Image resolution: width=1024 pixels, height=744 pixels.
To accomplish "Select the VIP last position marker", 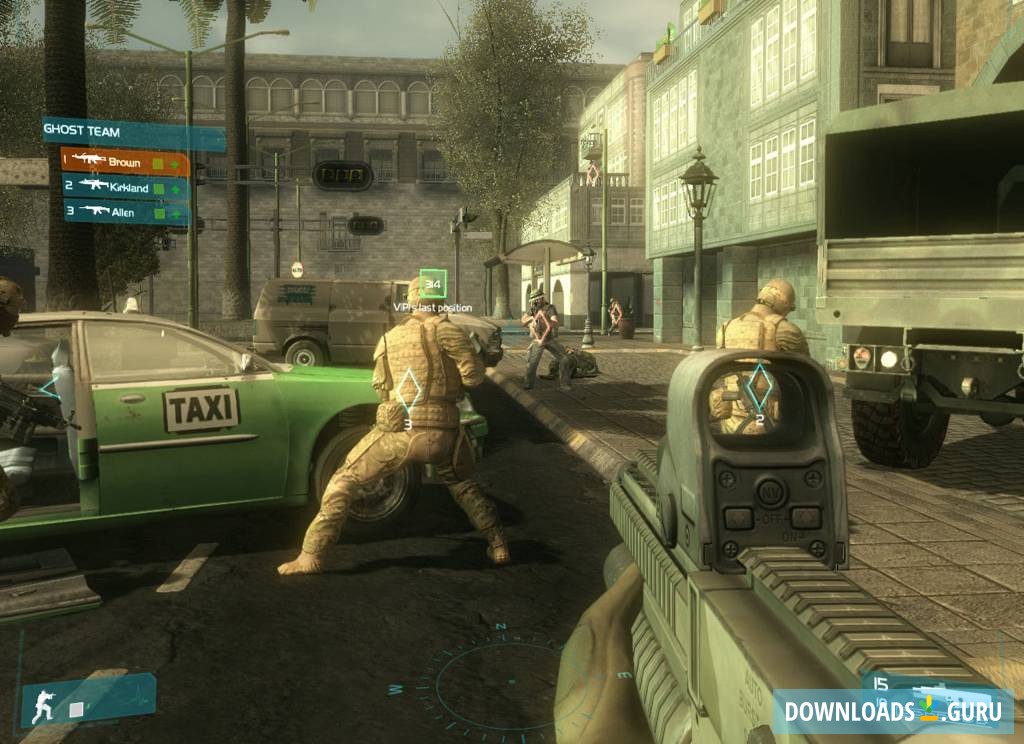I will pos(432,284).
